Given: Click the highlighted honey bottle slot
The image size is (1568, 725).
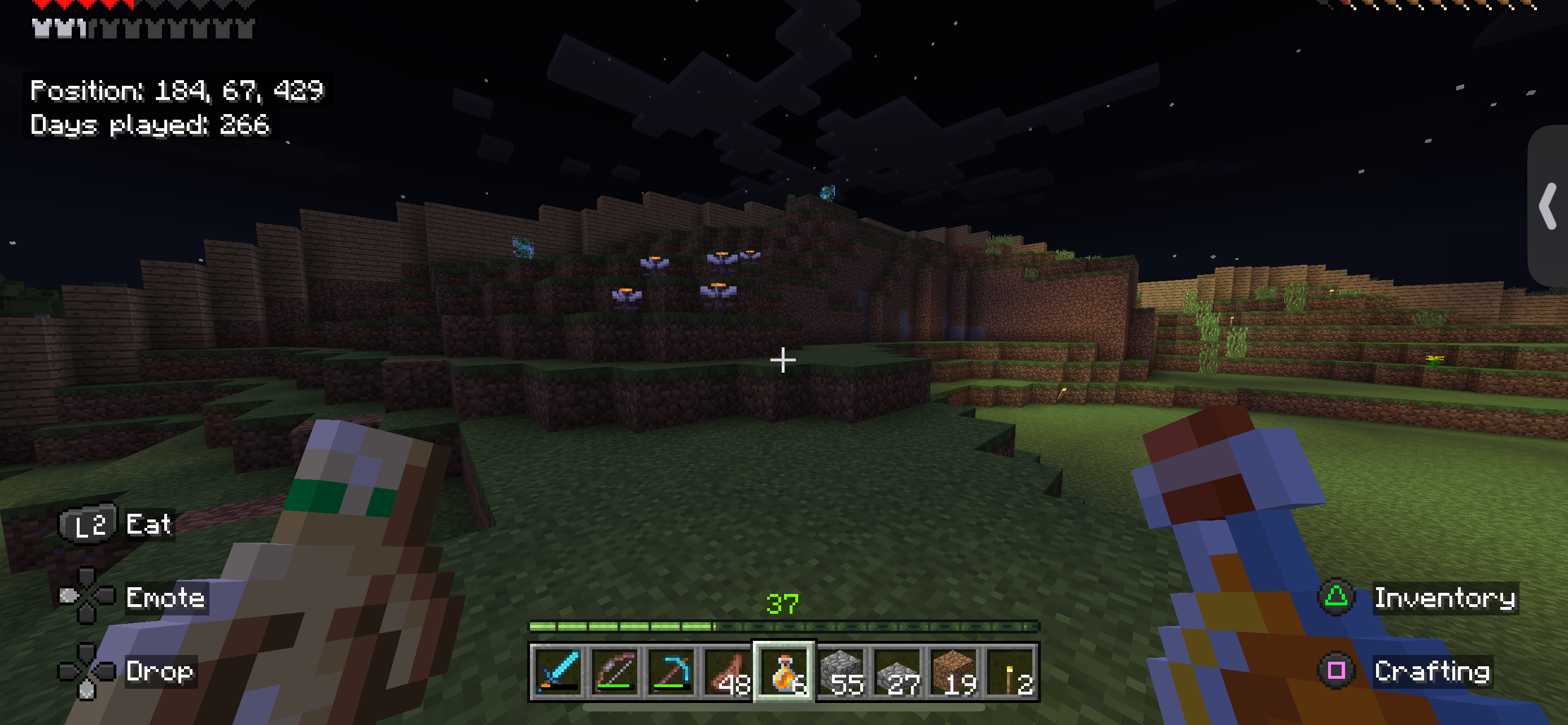Looking at the screenshot, I should pyautogui.click(x=784, y=671).
